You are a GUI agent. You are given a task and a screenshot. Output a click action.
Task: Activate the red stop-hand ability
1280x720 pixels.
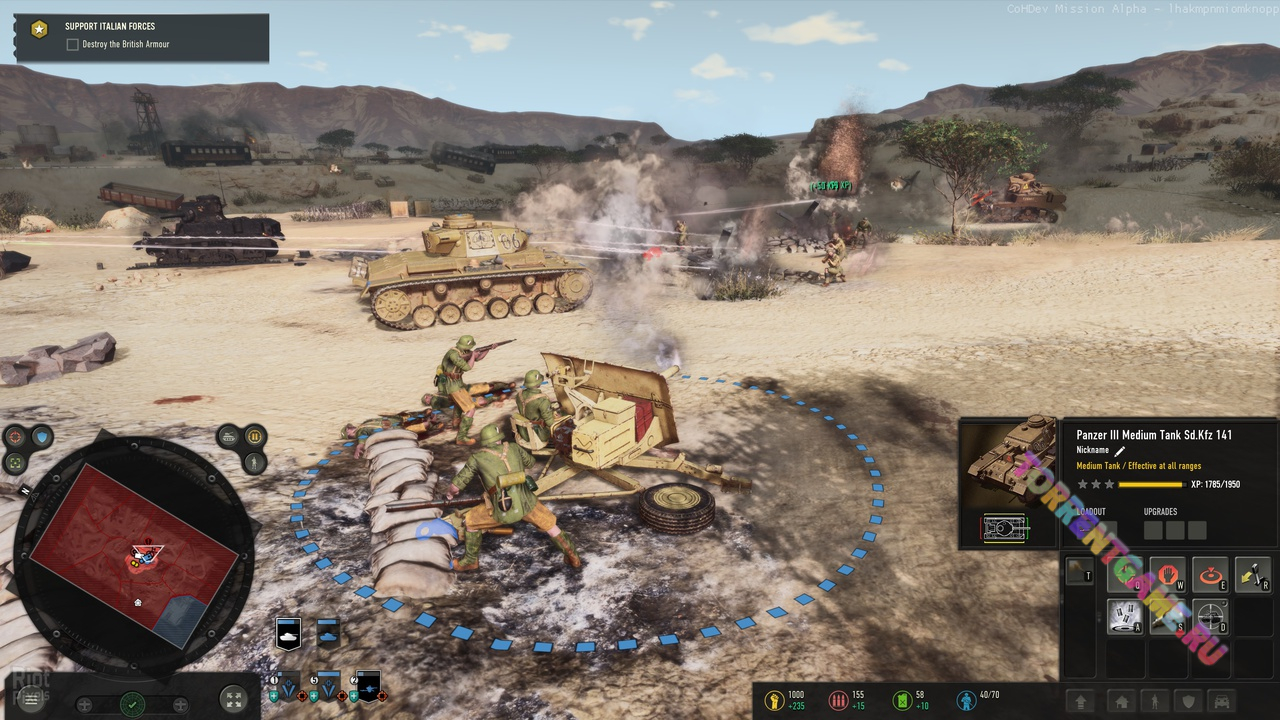point(1167,576)
